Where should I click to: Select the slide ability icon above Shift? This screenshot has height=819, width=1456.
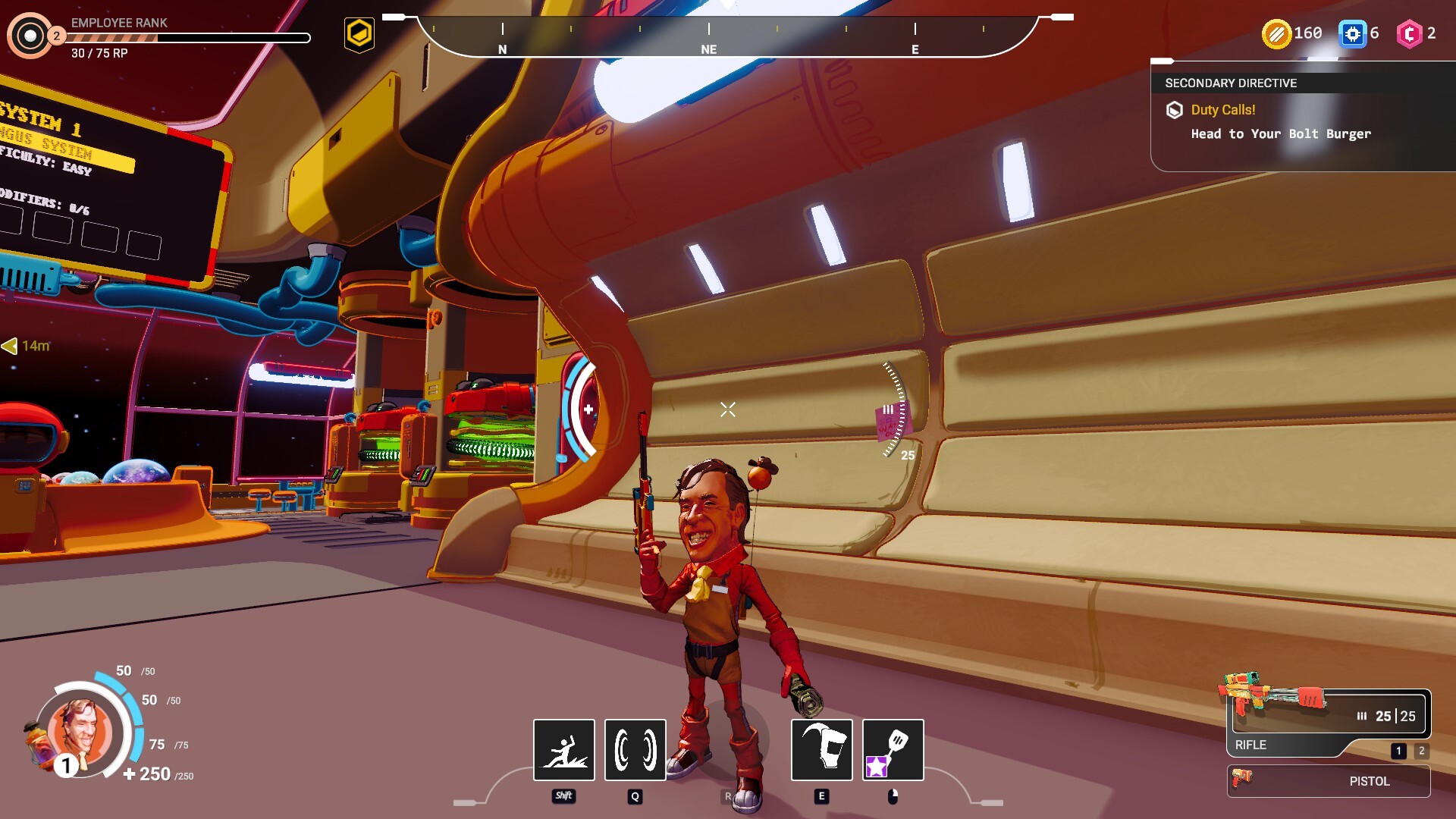[563, 750]
